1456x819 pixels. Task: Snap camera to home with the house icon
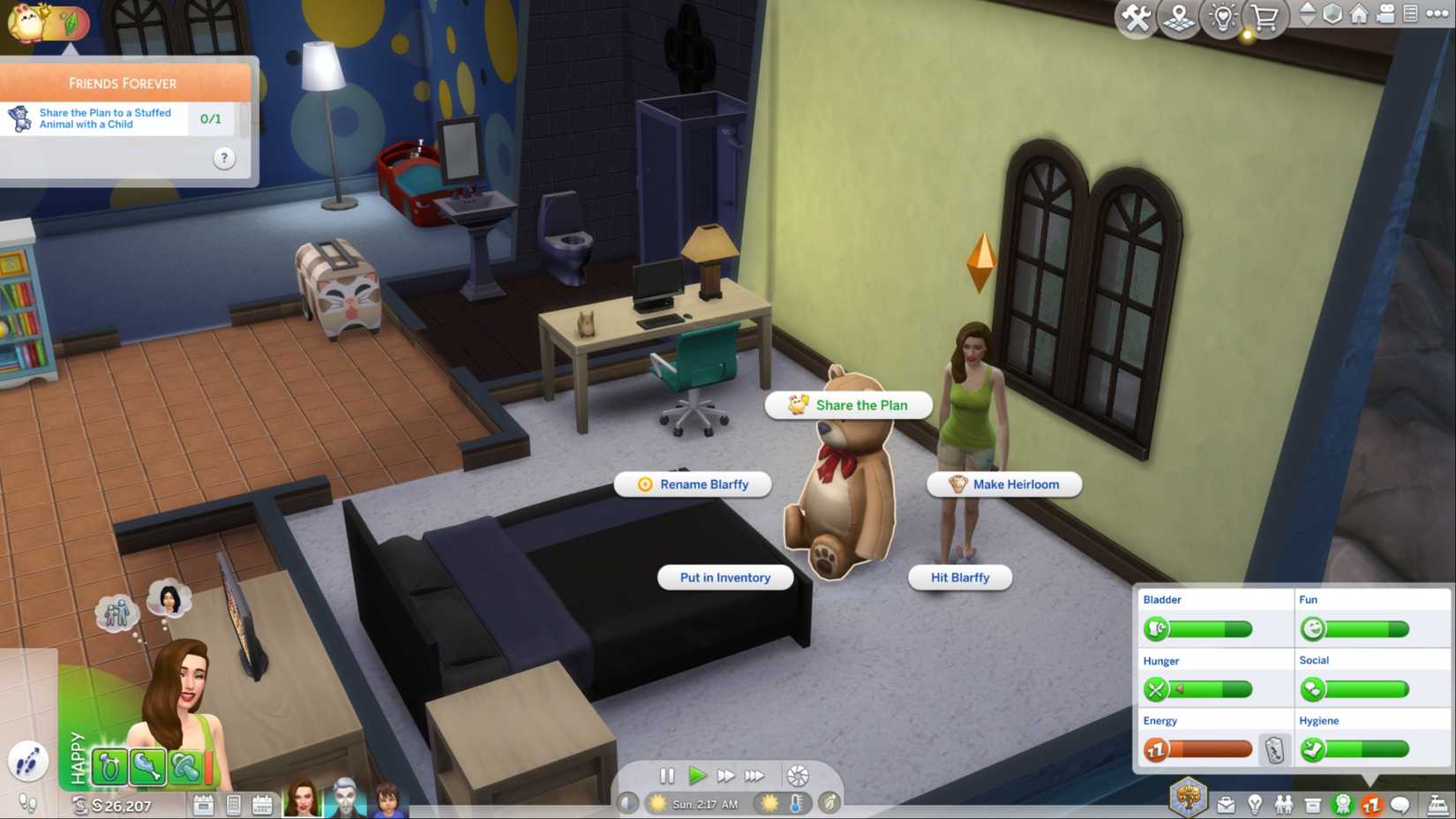click(x=1360, y=13)
